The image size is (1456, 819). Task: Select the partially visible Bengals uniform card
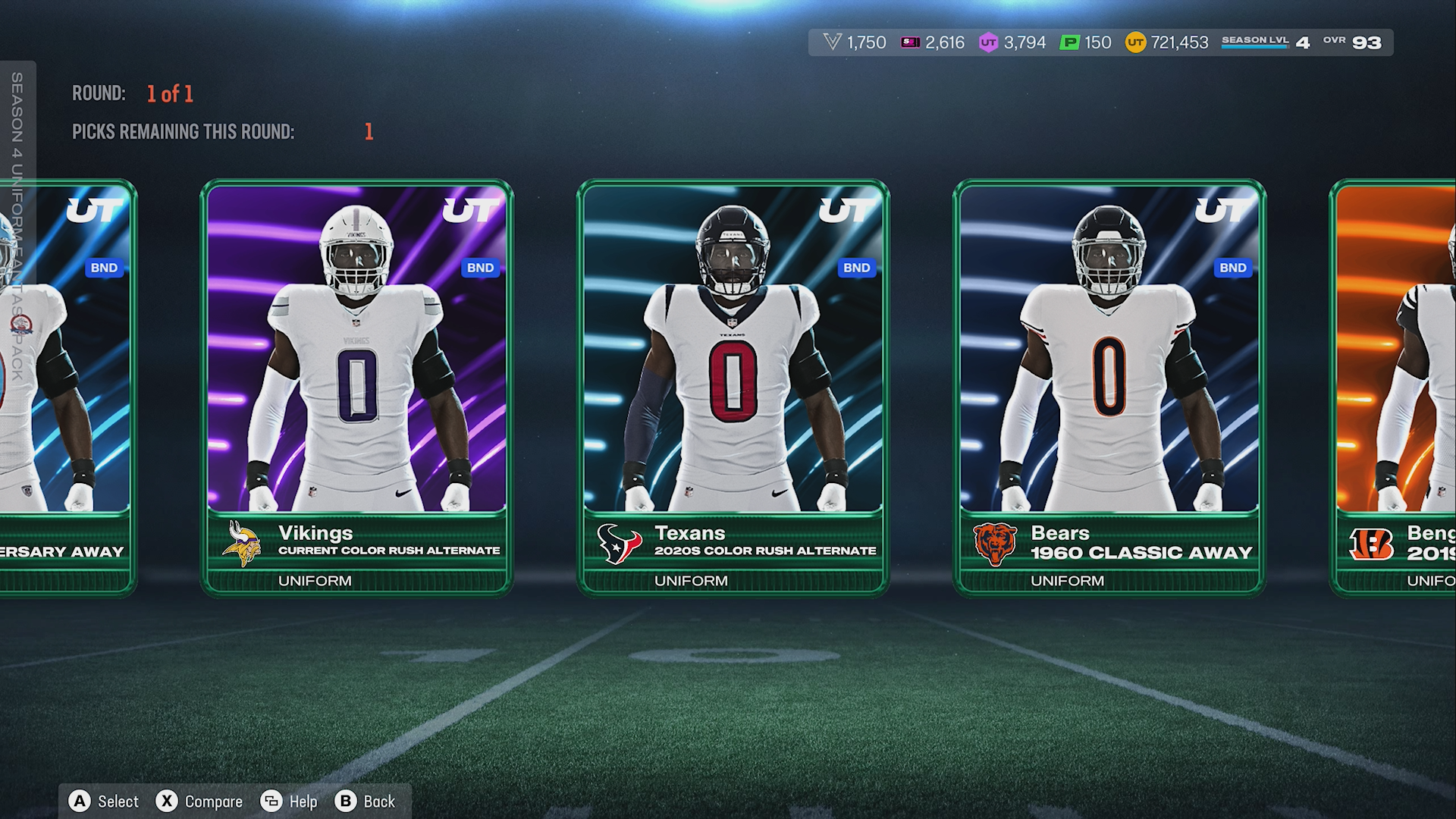click(x=1395, y=387)
